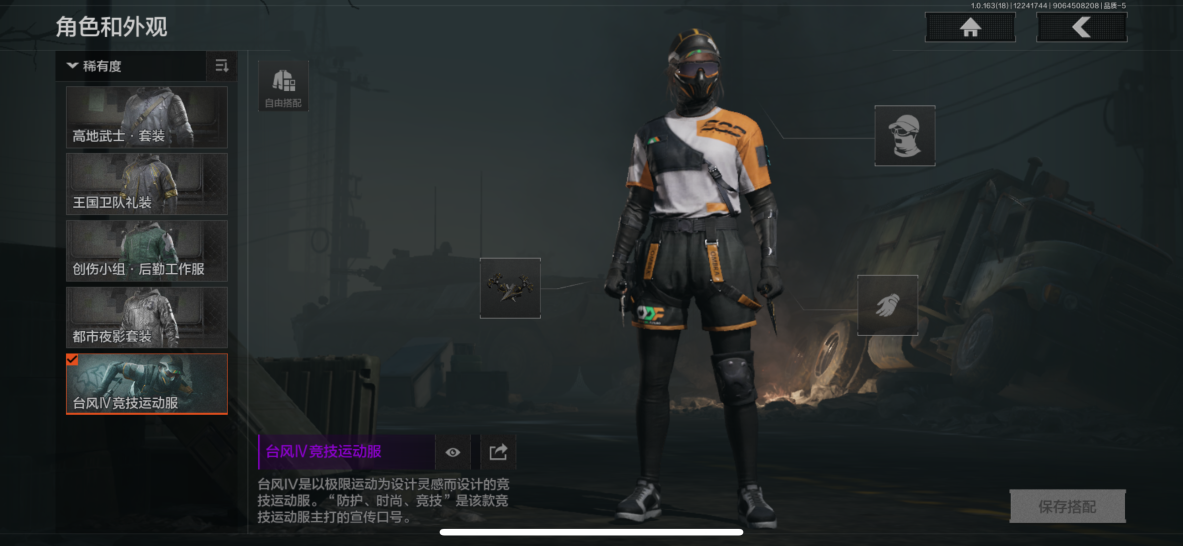Open the drone accessory slot
The width and height of the screenshot is (1183, 546).
510,288
